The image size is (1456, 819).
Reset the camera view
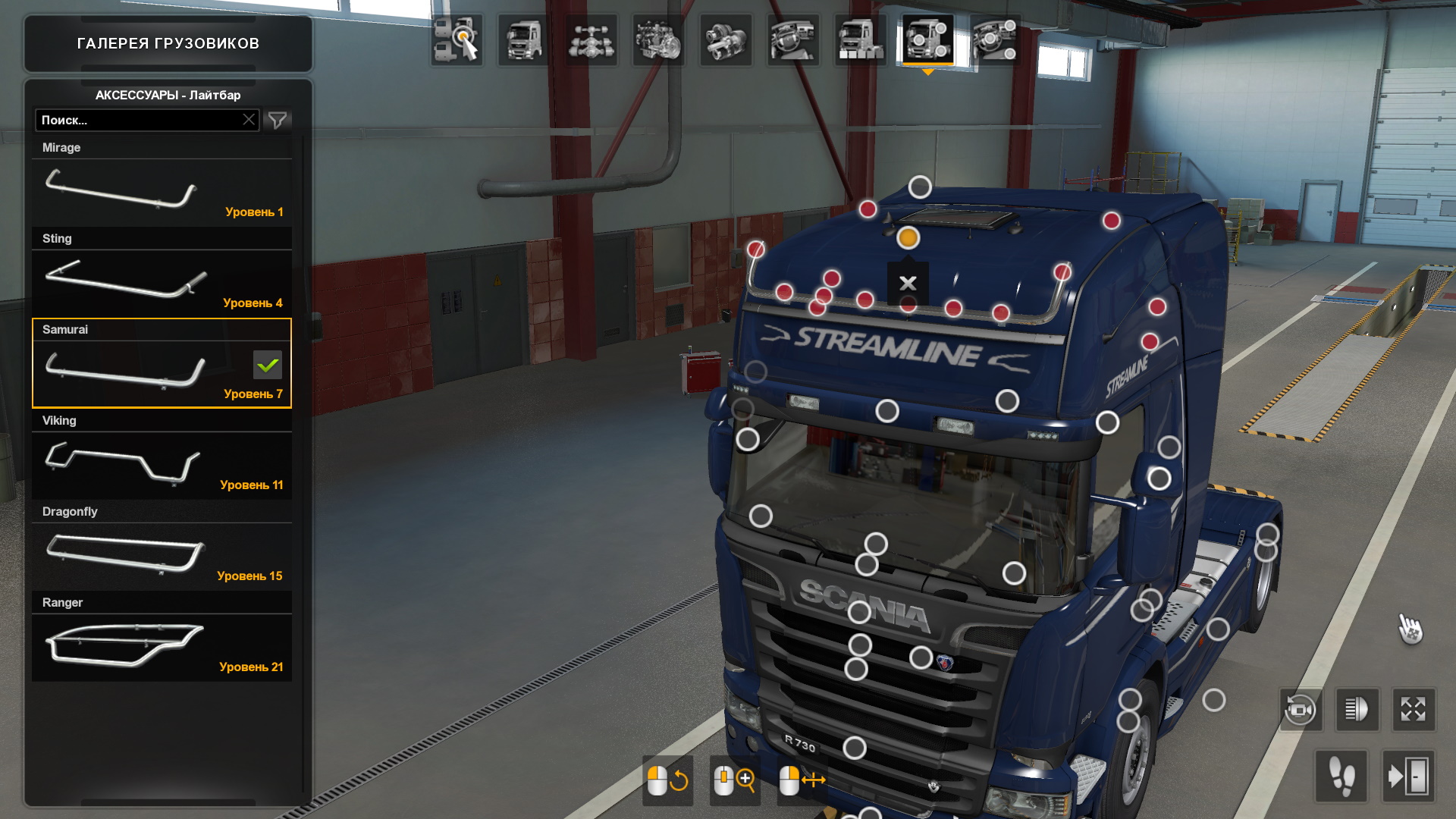click(1301, 710)
